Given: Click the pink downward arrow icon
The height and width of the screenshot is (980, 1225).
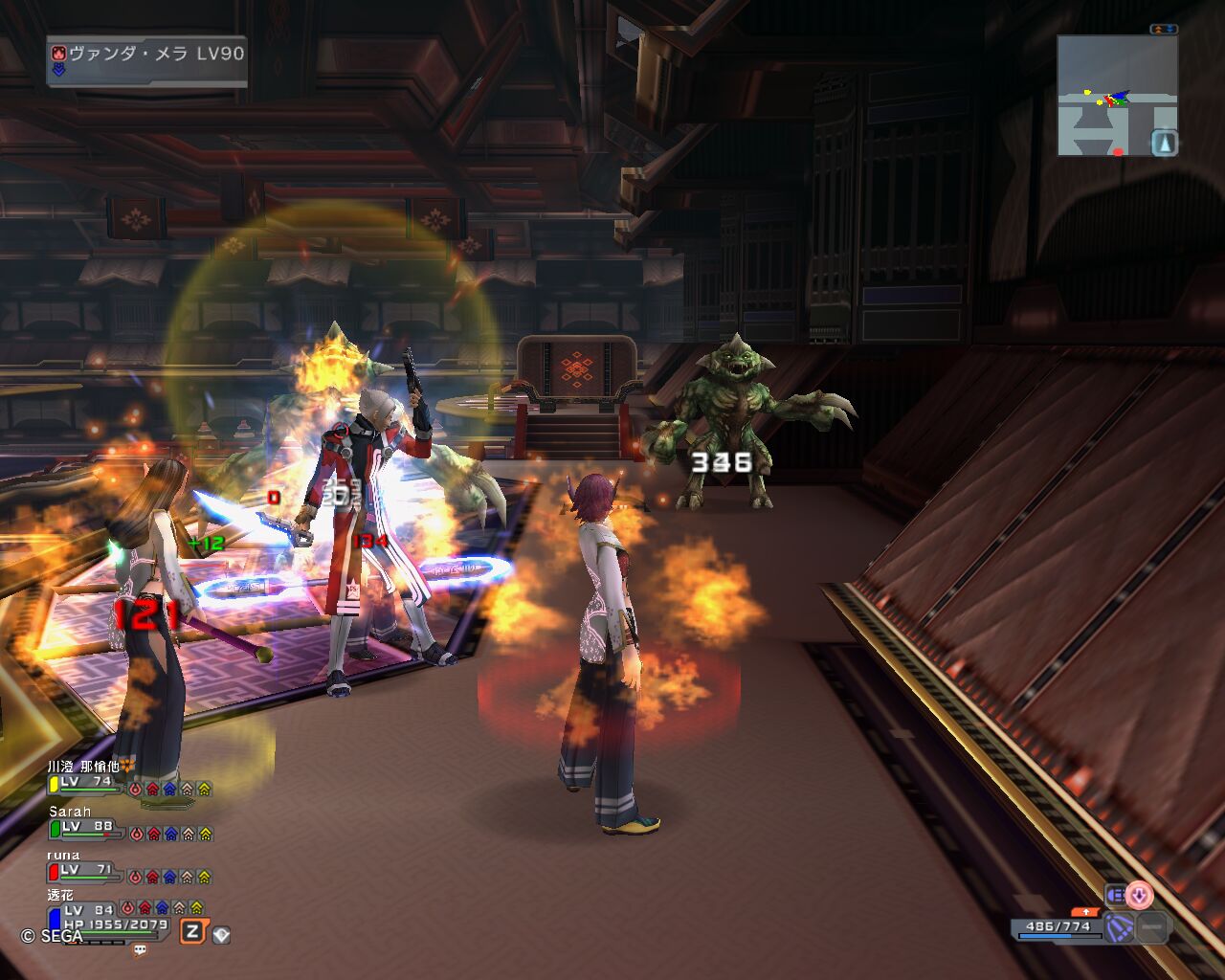Looking at the screenshot, I should [1139, 896].
